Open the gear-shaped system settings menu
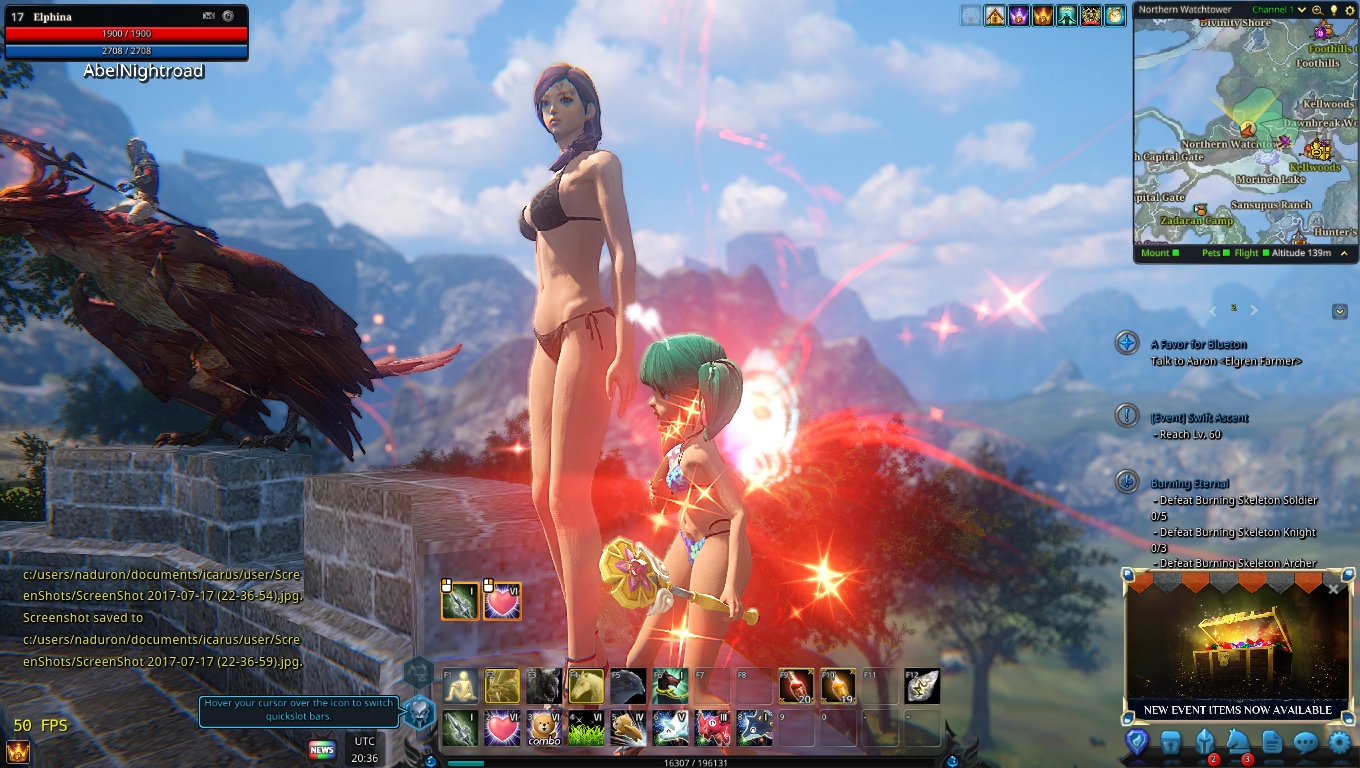Image resolution: width=1360 pixels, height=768 pixels. pos(1339,742)
